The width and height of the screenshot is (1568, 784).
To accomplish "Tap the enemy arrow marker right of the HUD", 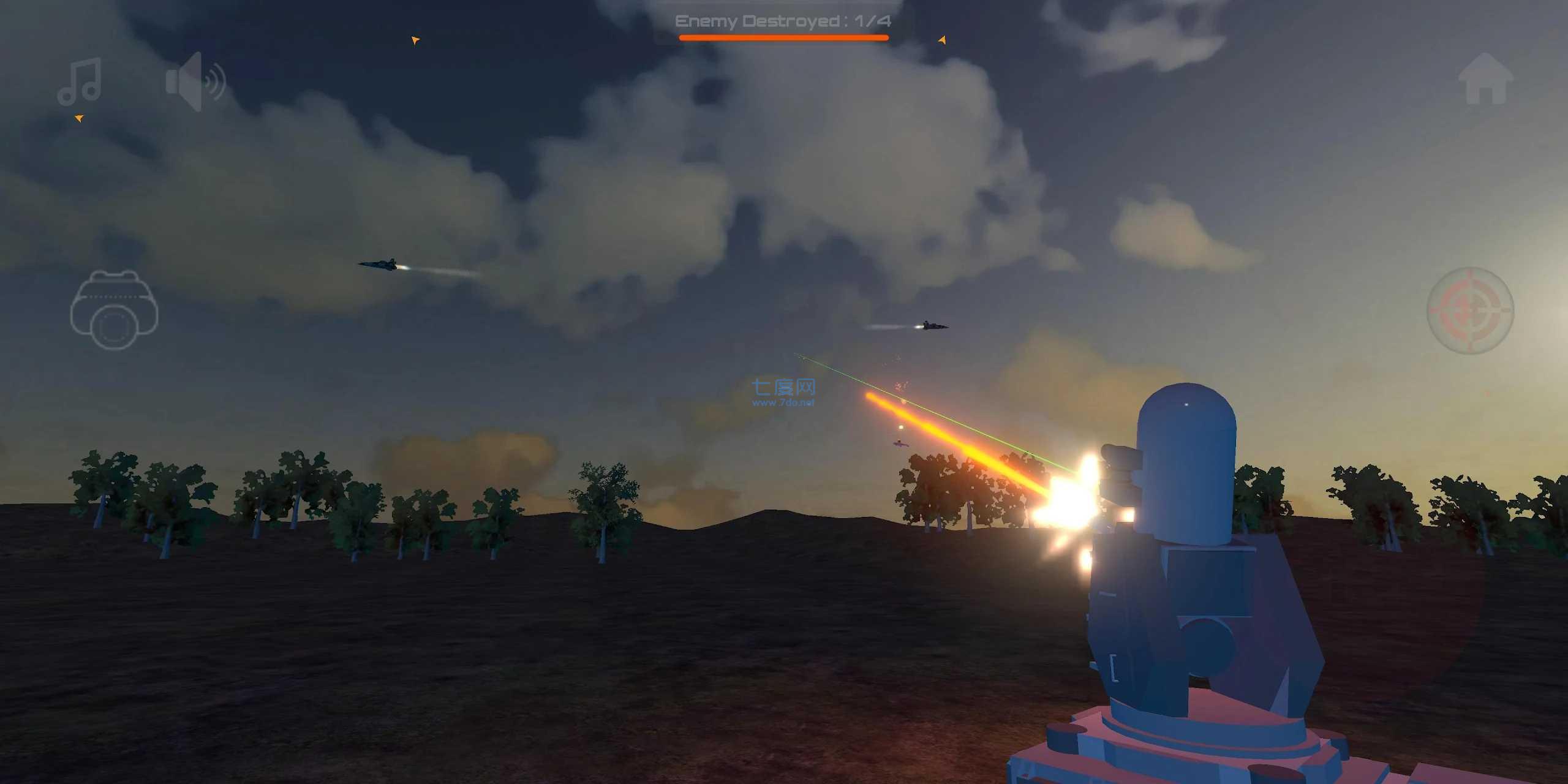I will coord(941,41).
